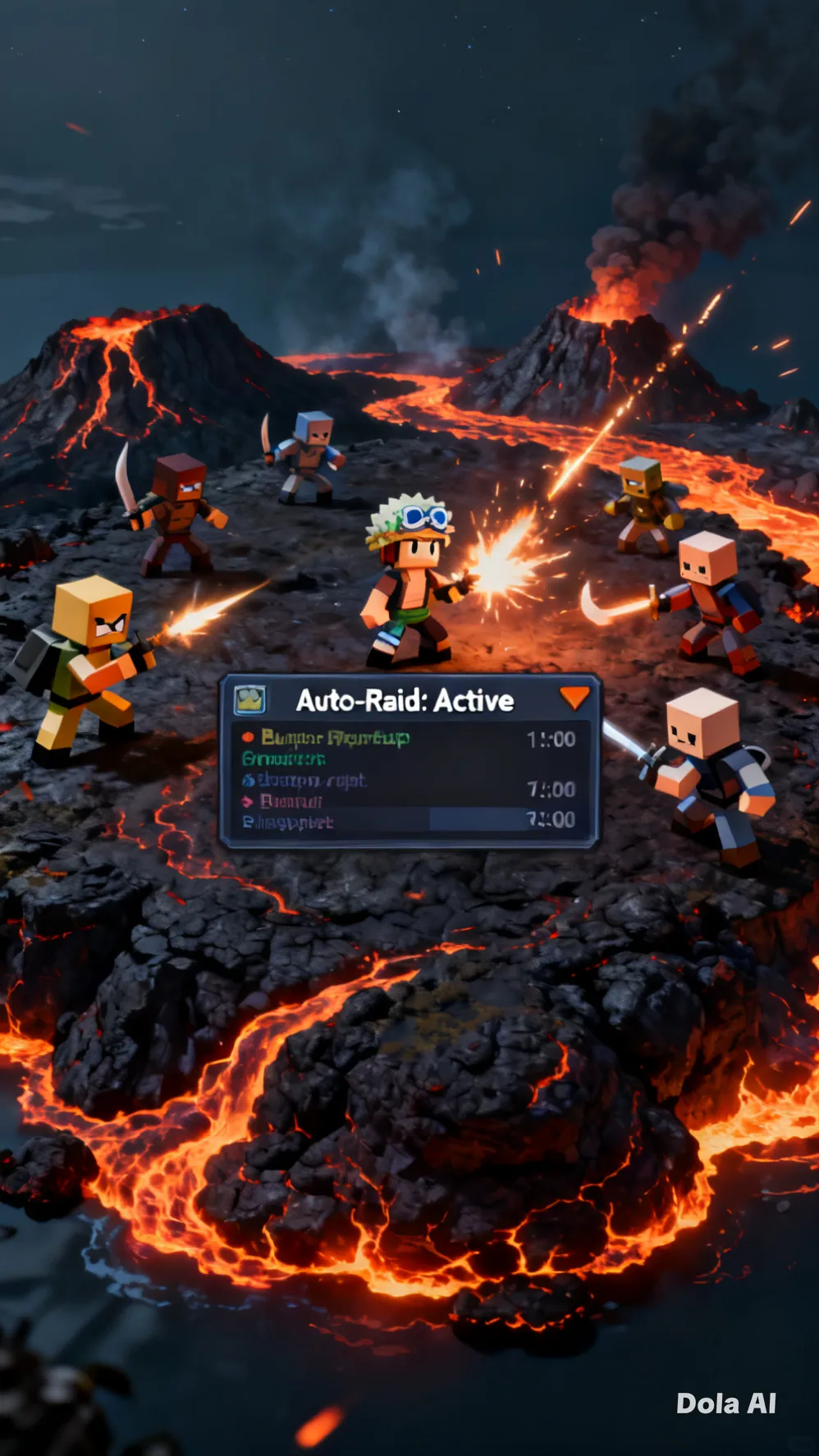The height and width of the screenshot is (1456, 819).
Task: Collapse the Auto-Raid panel with the orange arrow
Action: [x=574, y=698]
